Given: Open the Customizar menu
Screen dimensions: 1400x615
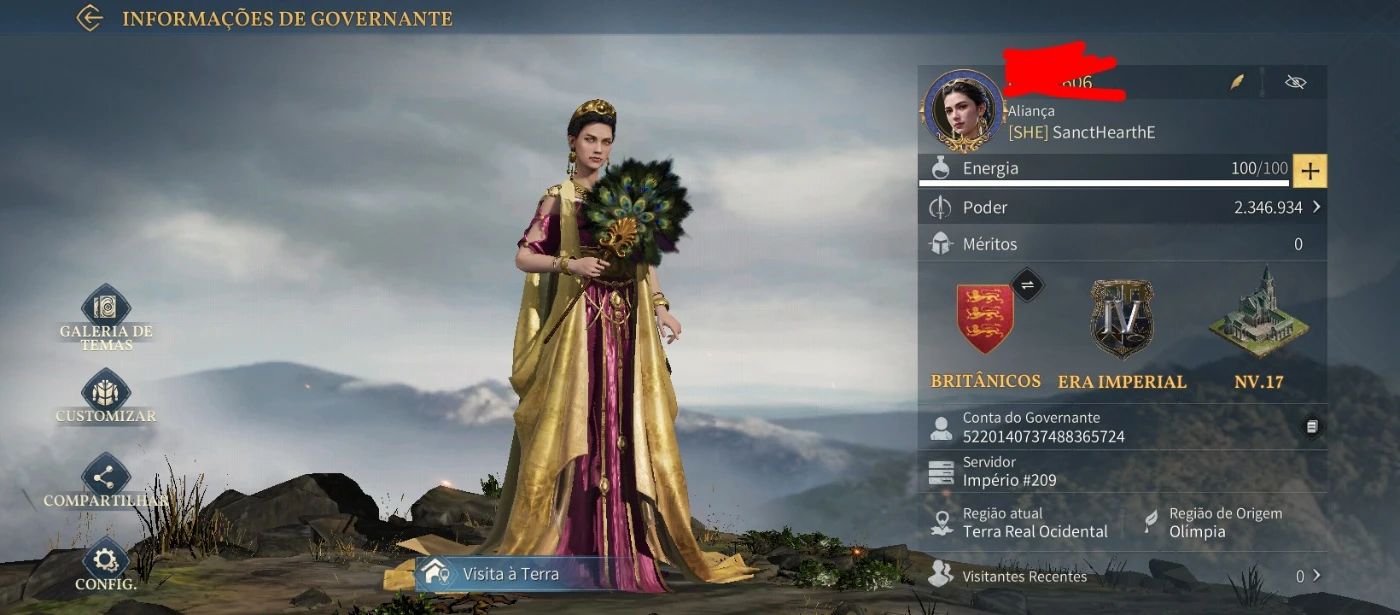Looking at the screenshot, I should point(105,390).
